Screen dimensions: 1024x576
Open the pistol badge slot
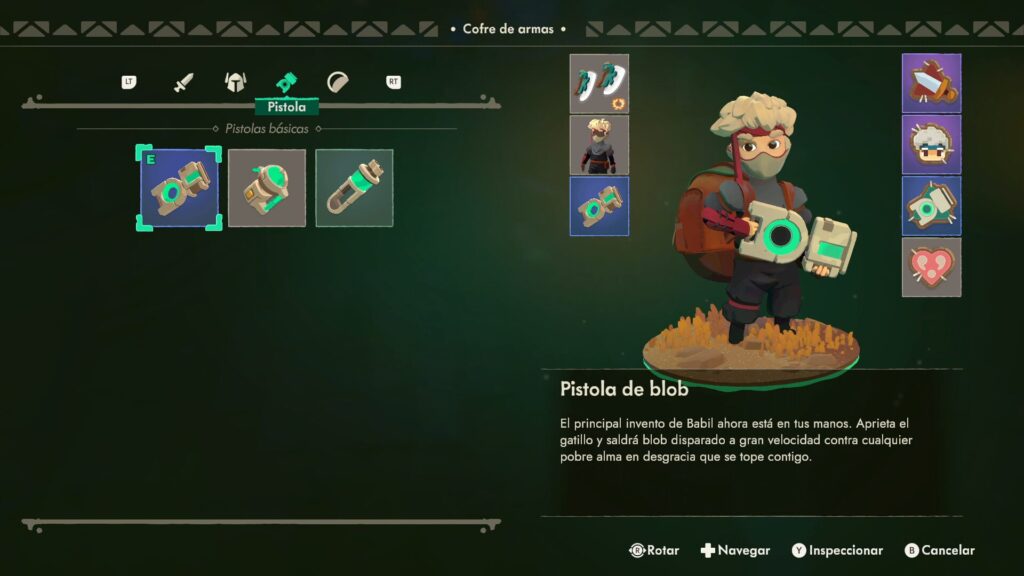[931, 206]
